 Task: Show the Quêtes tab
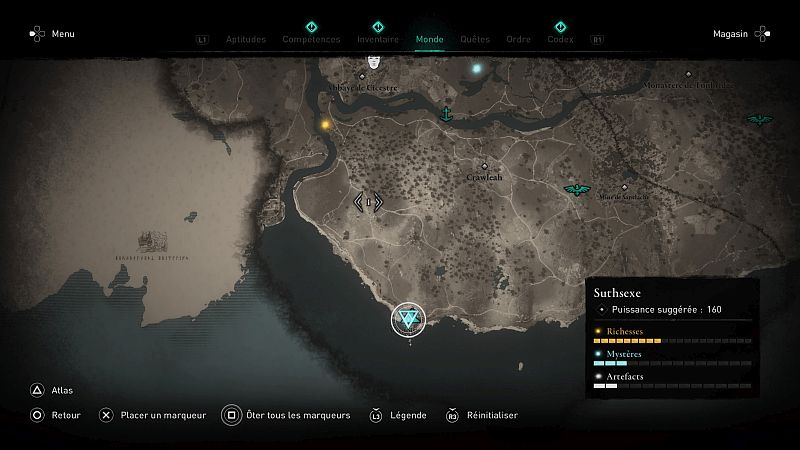[x=475, y=40]
